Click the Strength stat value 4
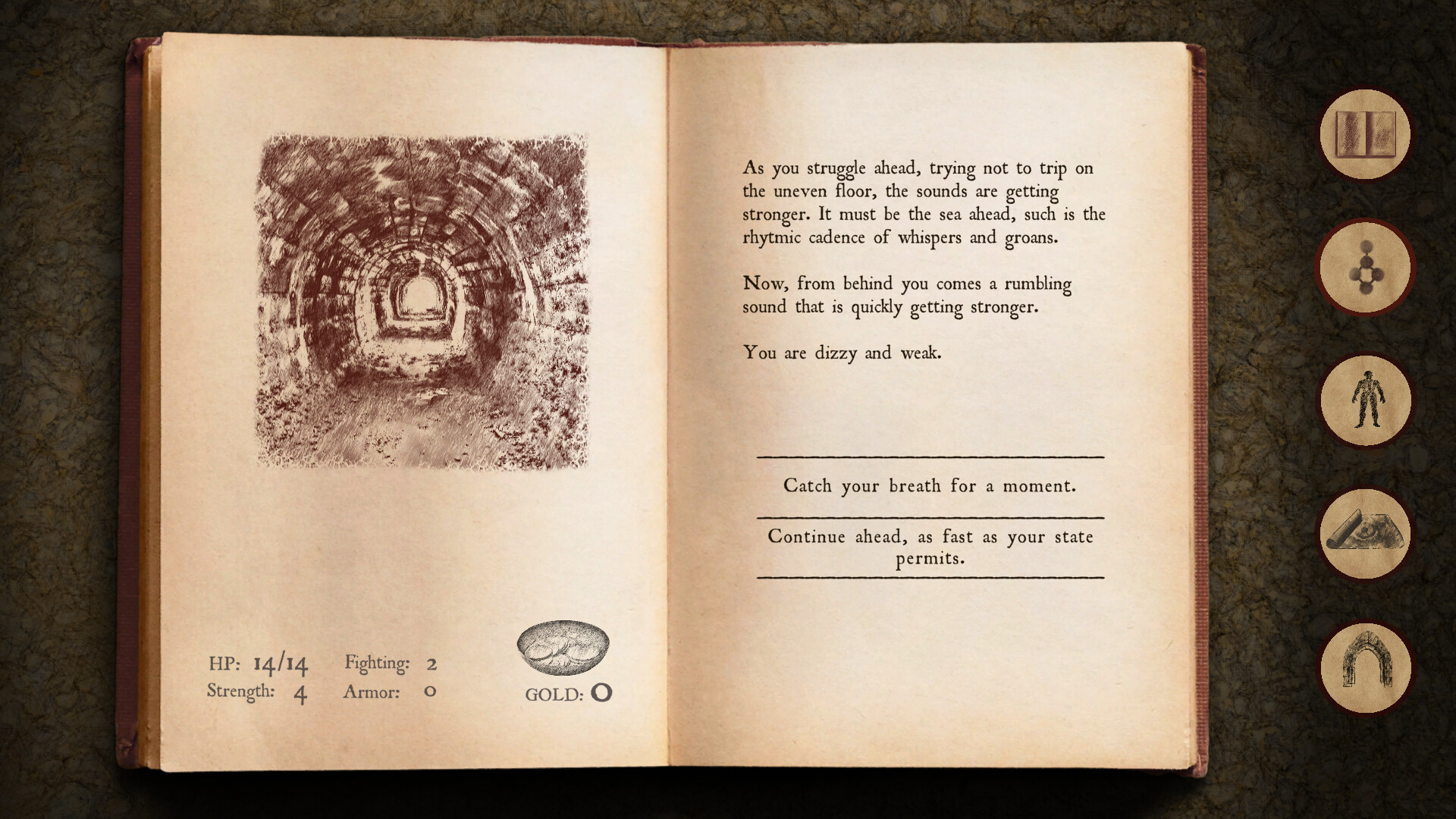Viewport: 1456px width, 819px height. tap(300, 692)
